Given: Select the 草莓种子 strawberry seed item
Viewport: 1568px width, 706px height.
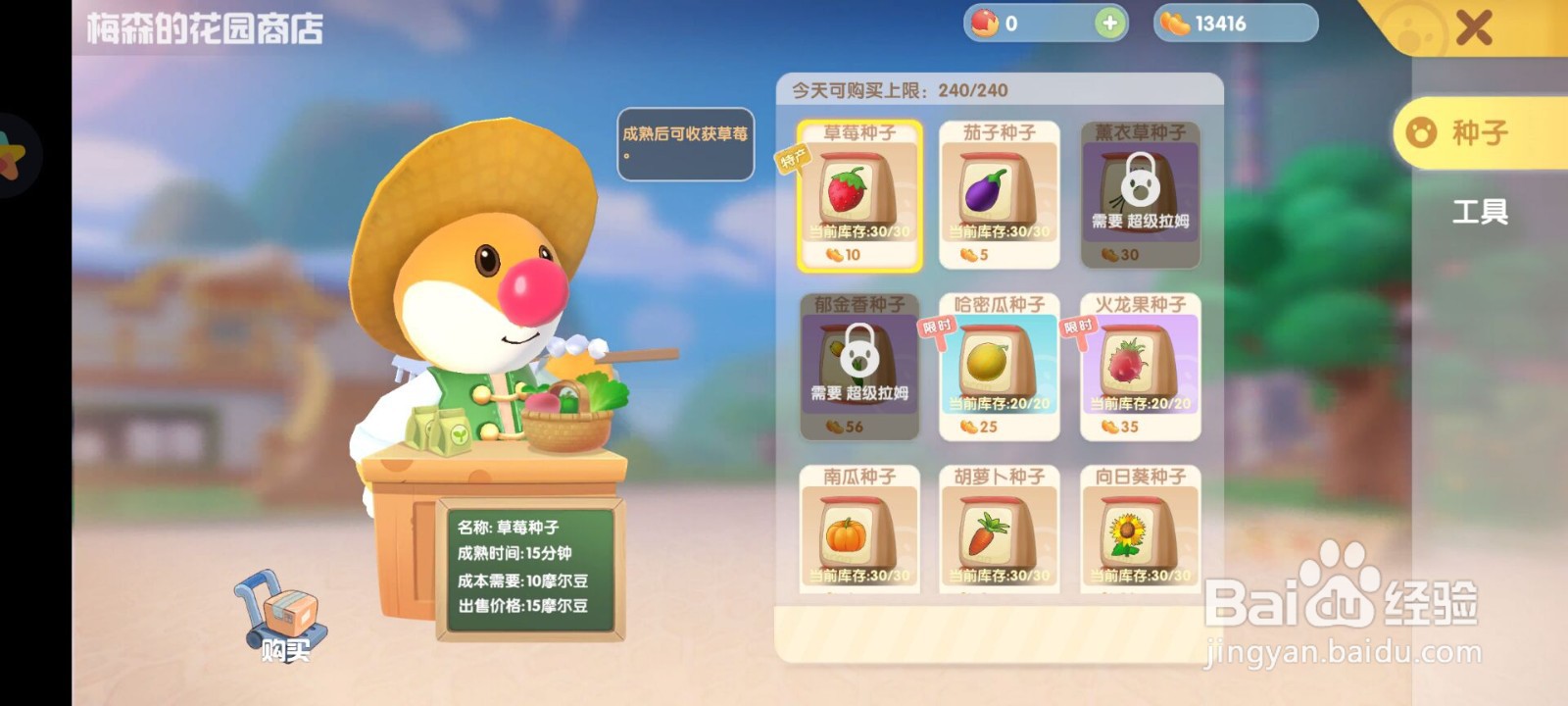Looking at the screenshot, I should point(860,196).
